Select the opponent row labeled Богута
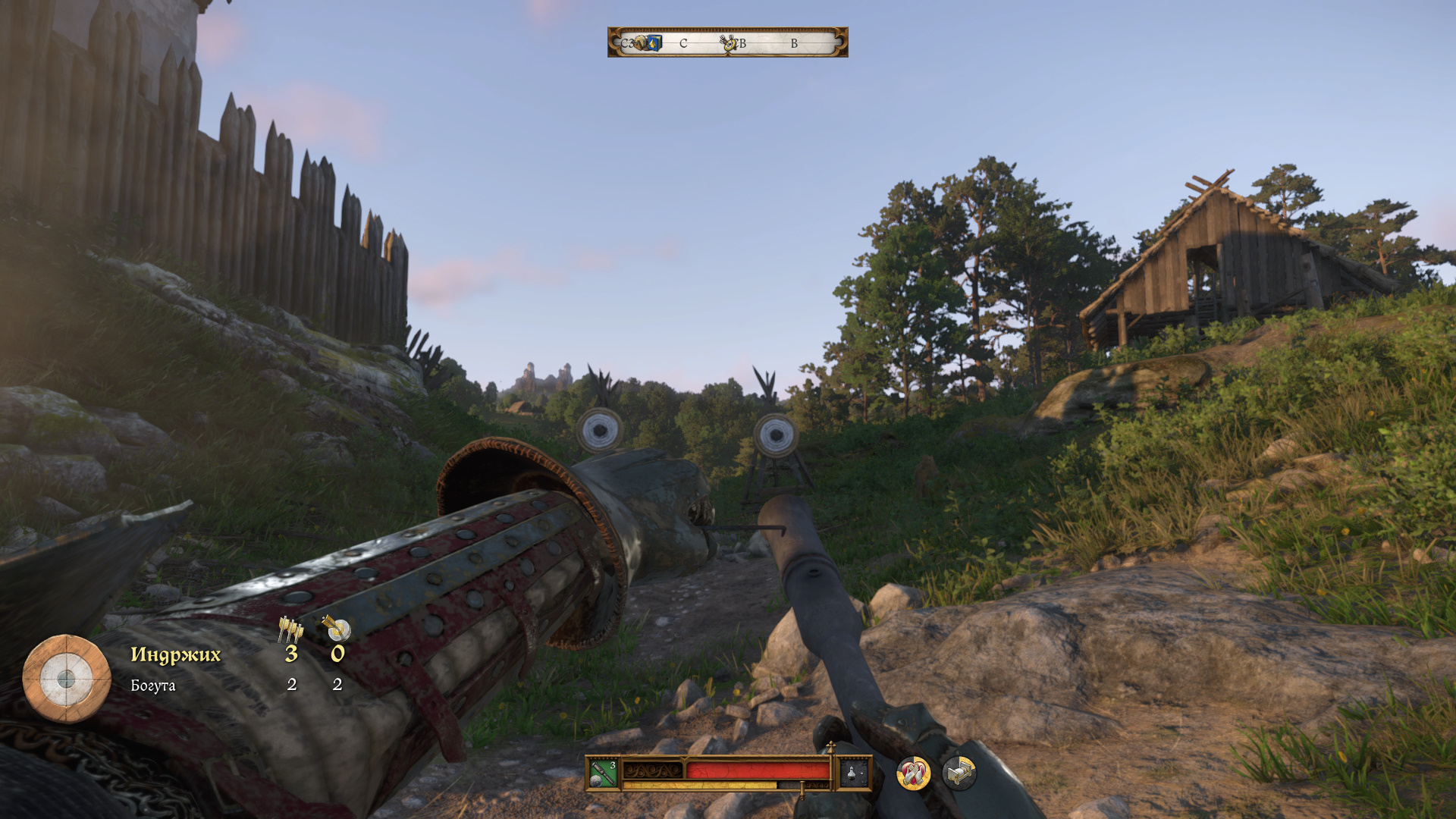Viewport: 1456px width, 819px height. [153, 686]
